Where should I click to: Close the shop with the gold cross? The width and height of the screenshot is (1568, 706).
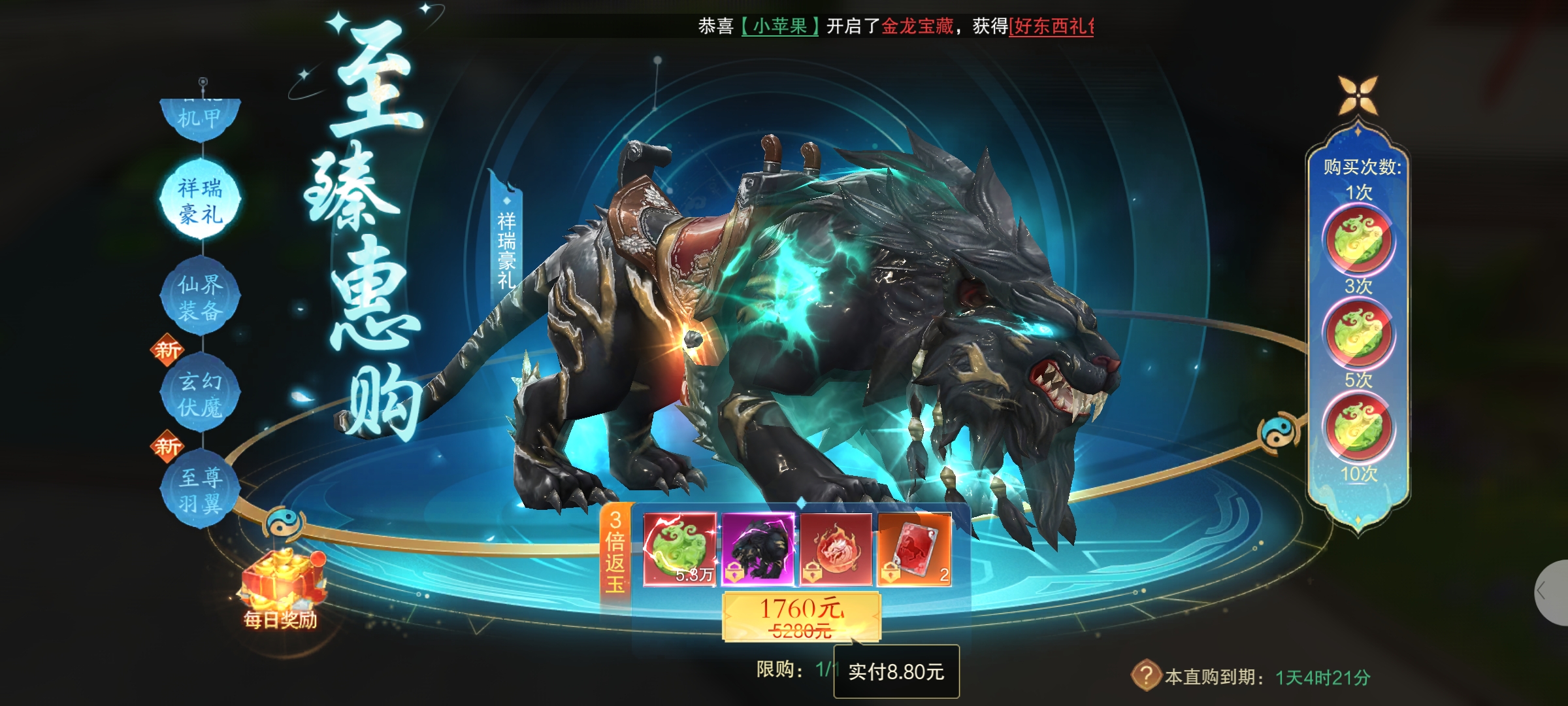1358,96
